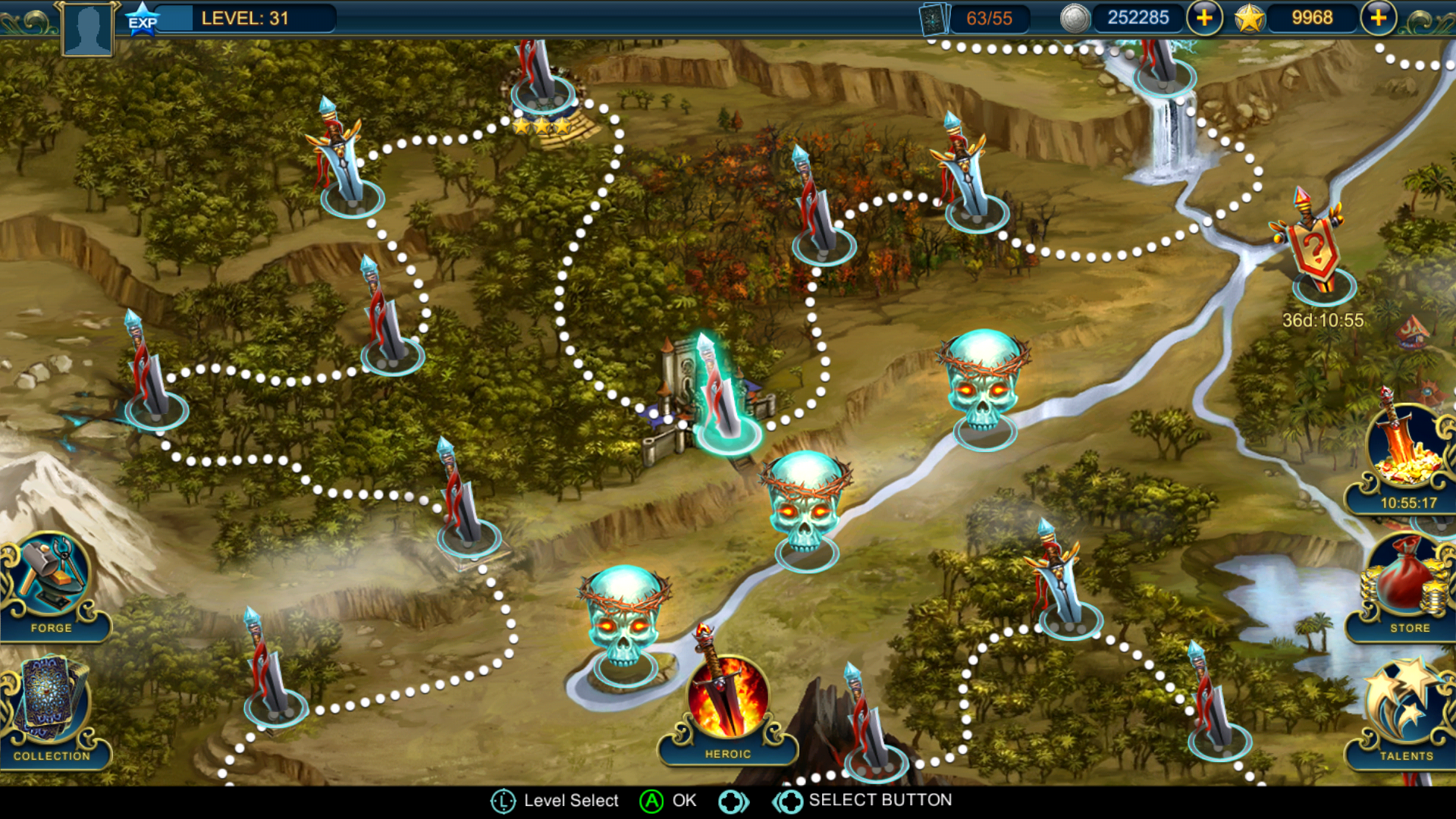This screenshot has width=1456, height=819.
Task: Open the player profile portrait
Action: (x=88, y=29)
